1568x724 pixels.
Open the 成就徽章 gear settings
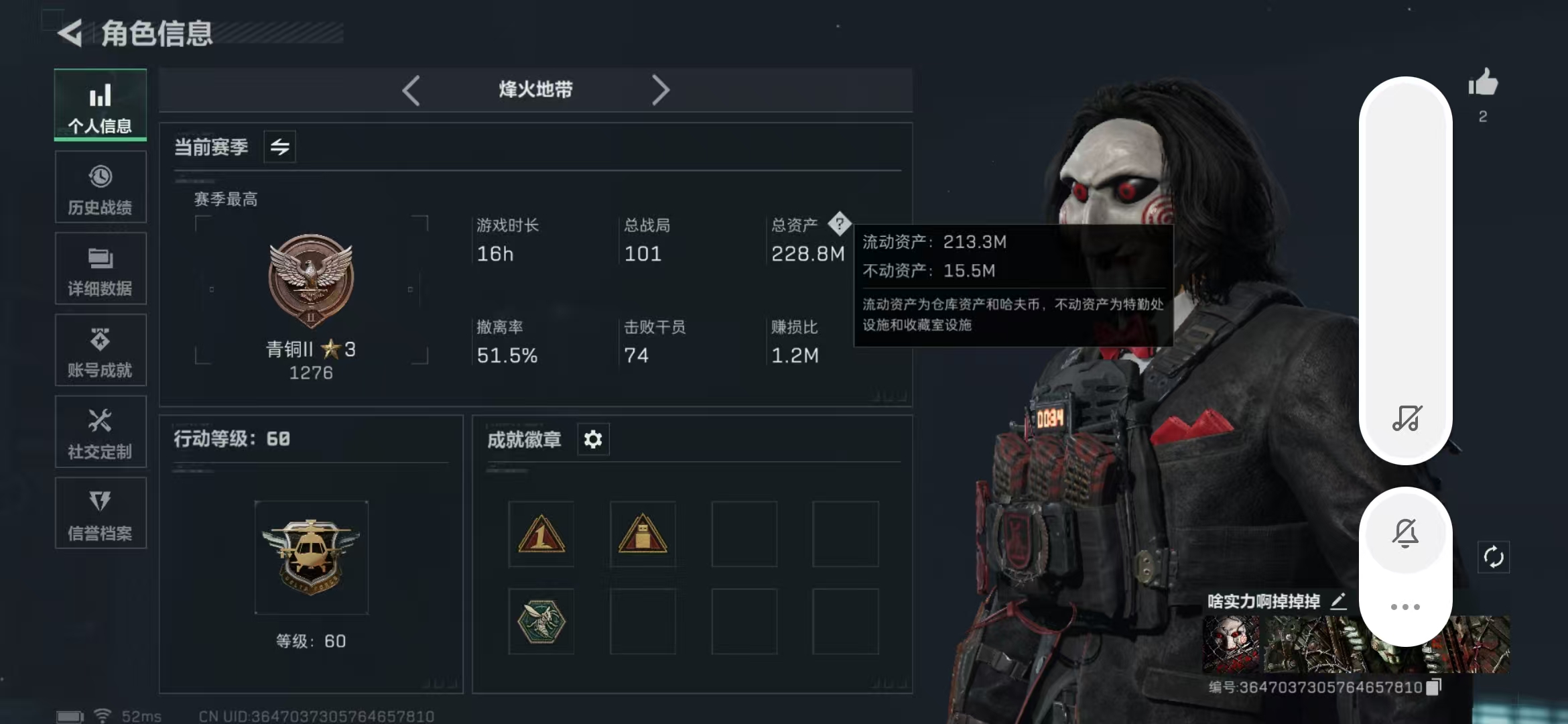point(593,440)
